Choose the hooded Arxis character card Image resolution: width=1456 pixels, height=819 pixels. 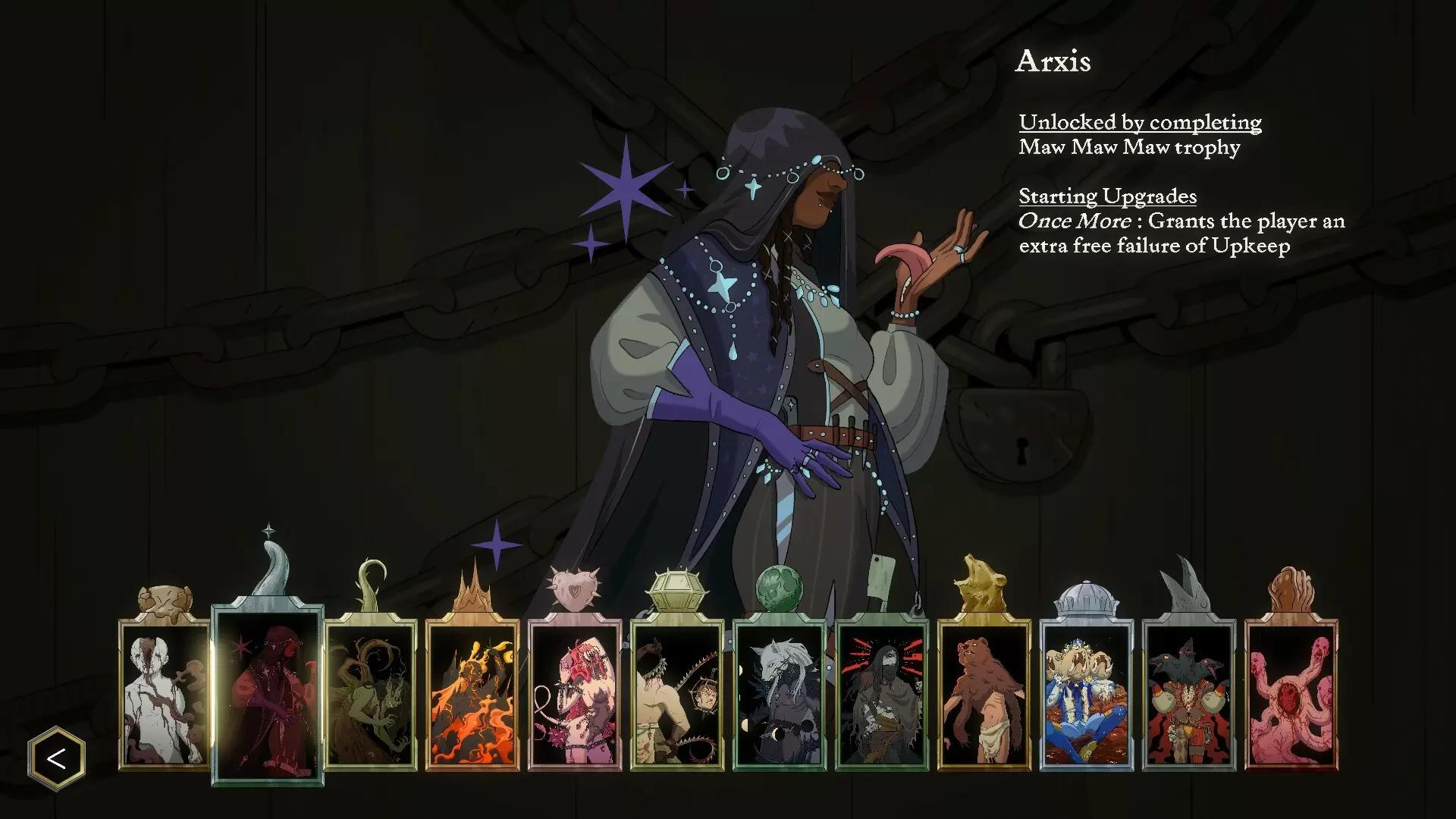(x=268, y=694)
